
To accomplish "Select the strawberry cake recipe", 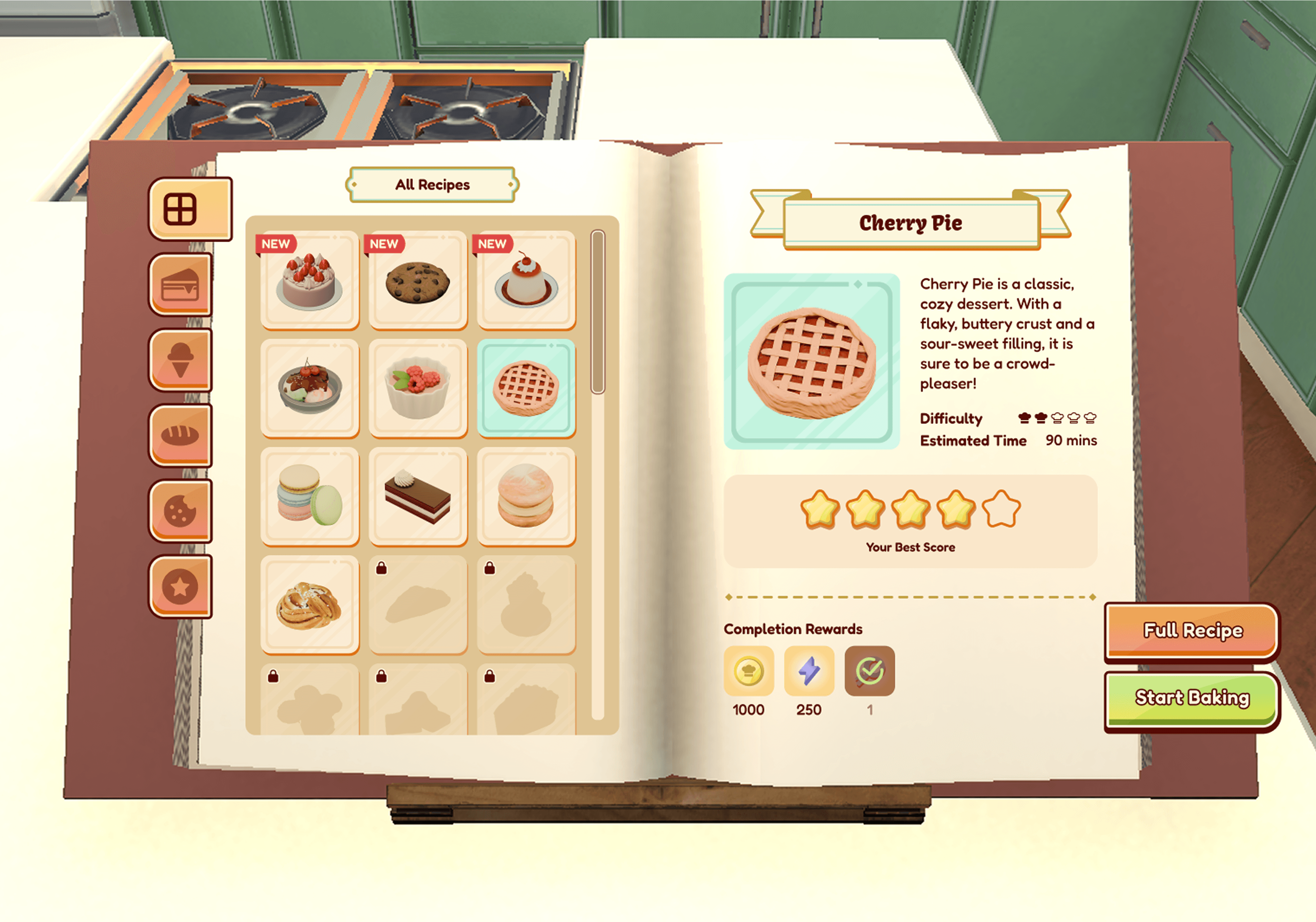I will click(310, 280).
